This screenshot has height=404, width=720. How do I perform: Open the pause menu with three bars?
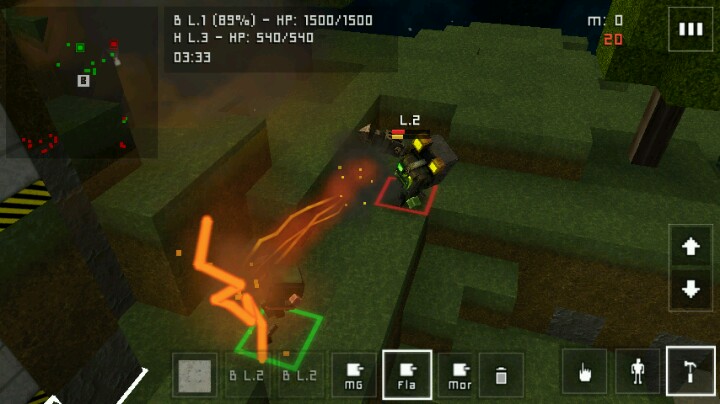click(x=691, y=29)
